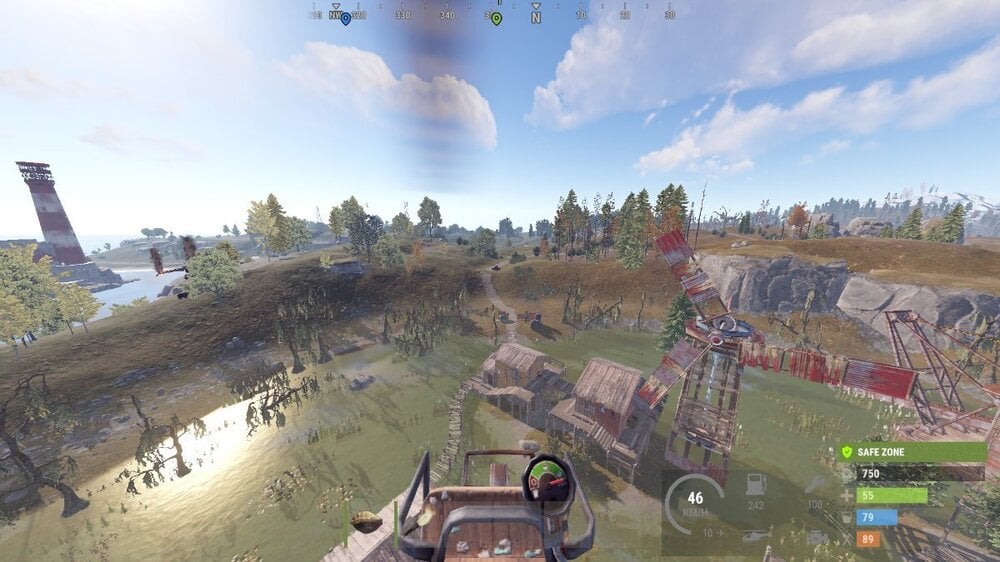The image size is (1000, 562).
Task: Click the minicopter vehicle icon
Action: pos(755,535)
